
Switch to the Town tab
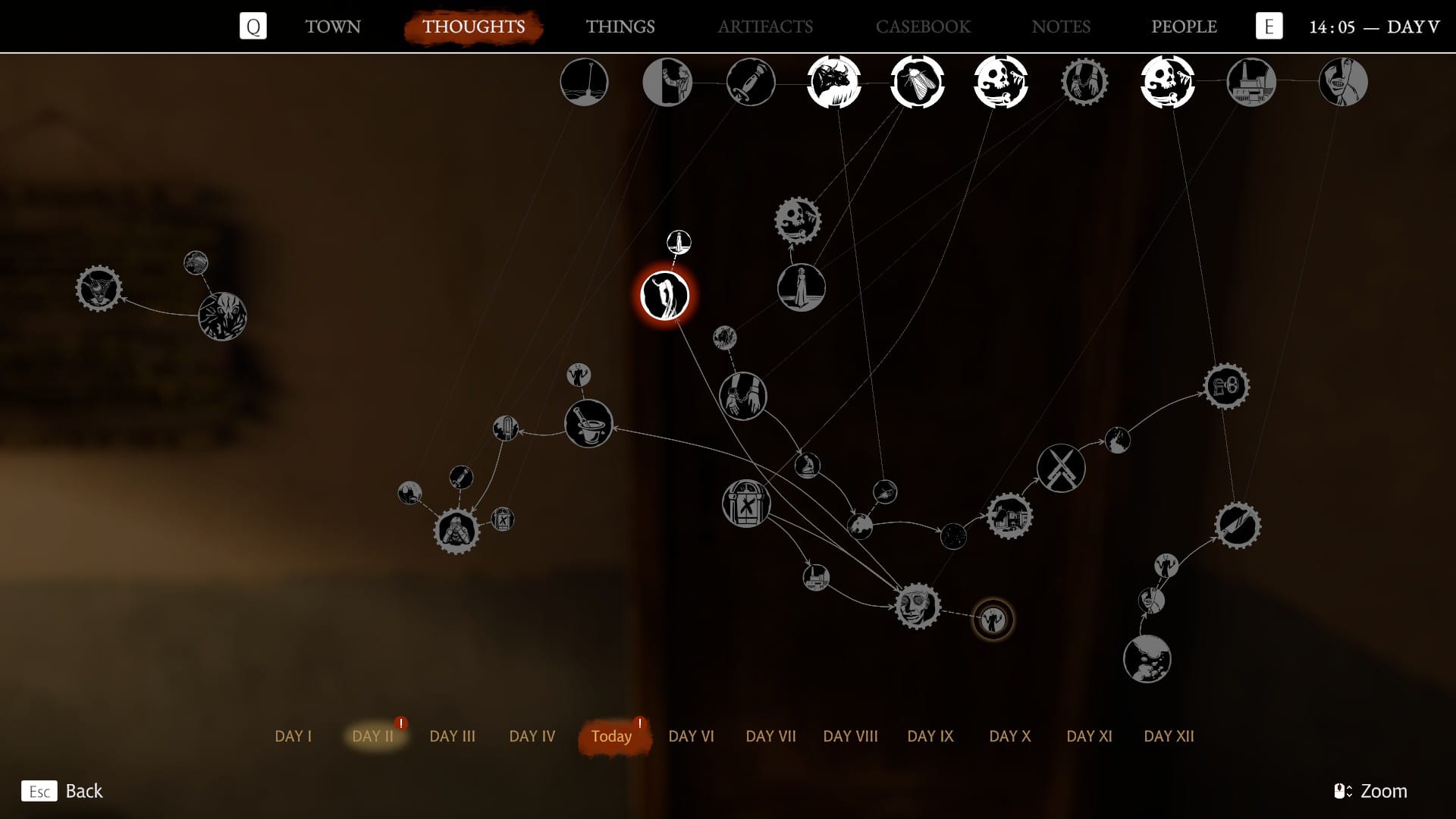pos(333,27)
